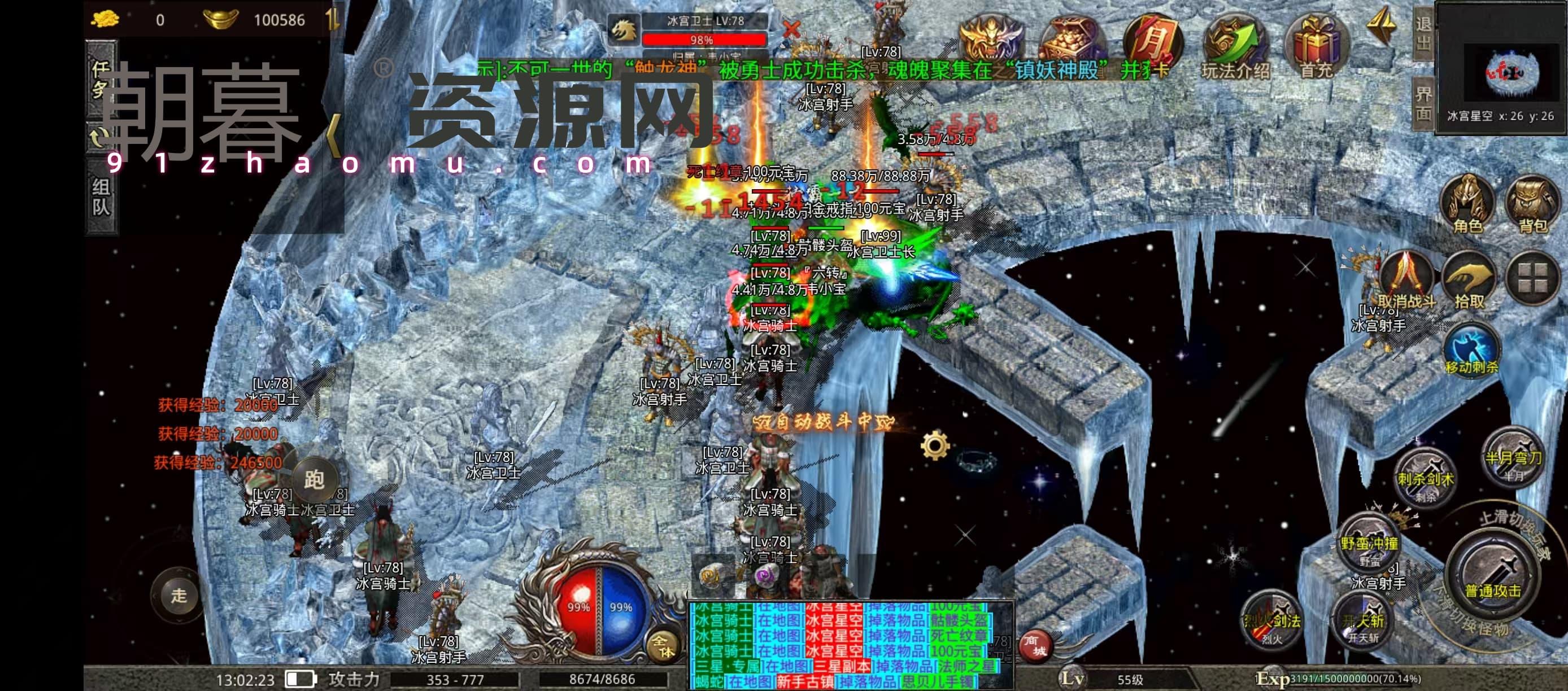Tap the 拾取 pick-up hand button
Image resolution: width=1568 pixels, height=691 pixels.
(1469, 278)
